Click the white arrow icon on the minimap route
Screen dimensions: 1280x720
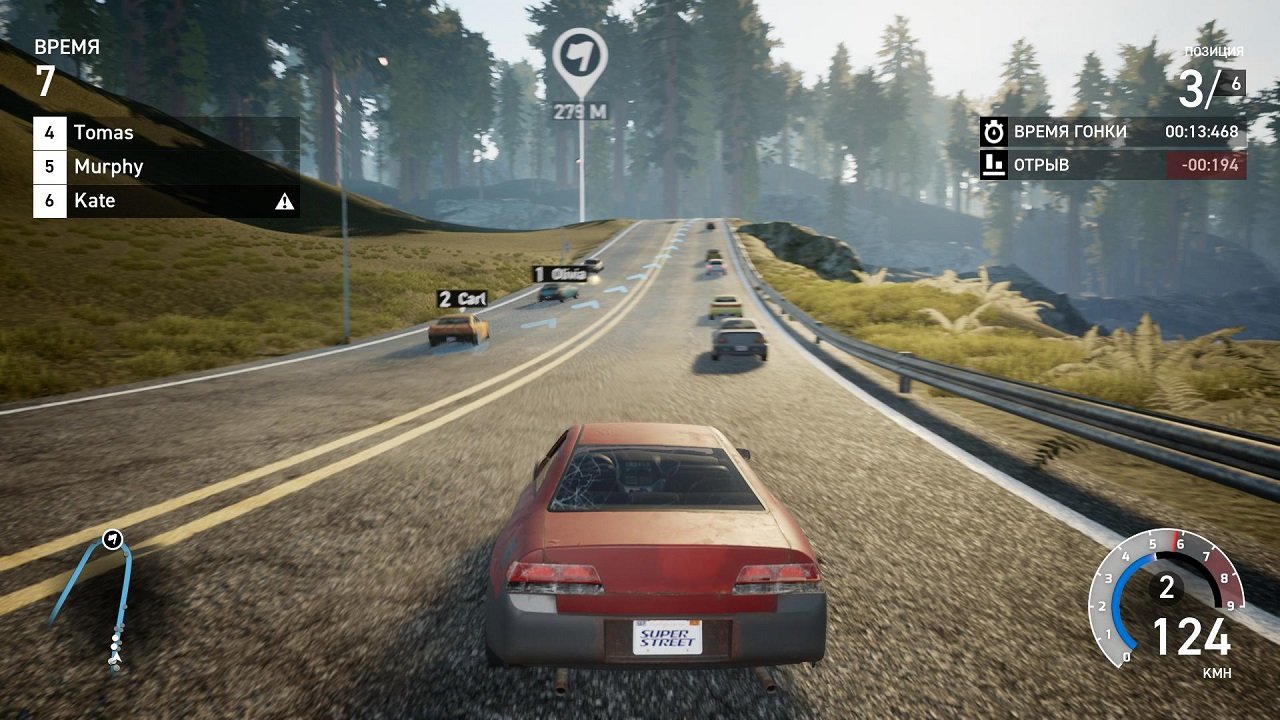[x=110, y=539]
